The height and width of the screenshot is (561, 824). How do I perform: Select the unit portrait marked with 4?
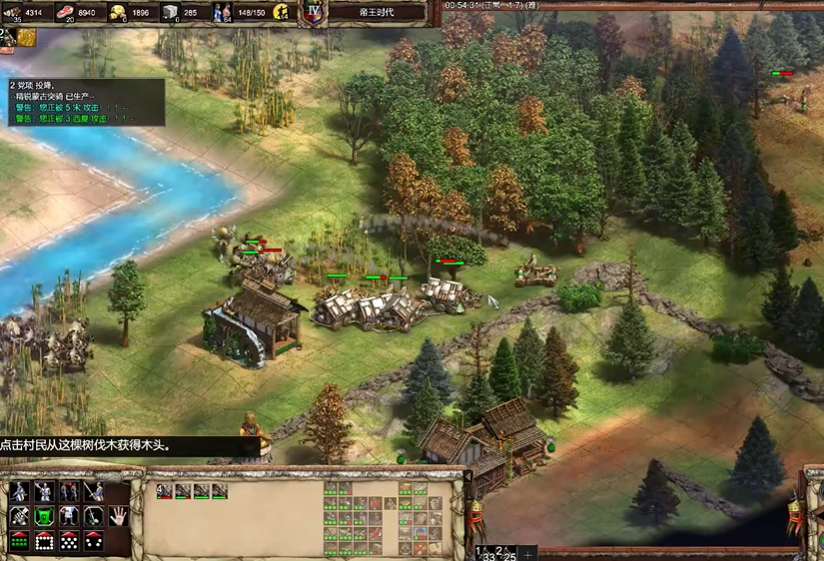coord(164,491)
